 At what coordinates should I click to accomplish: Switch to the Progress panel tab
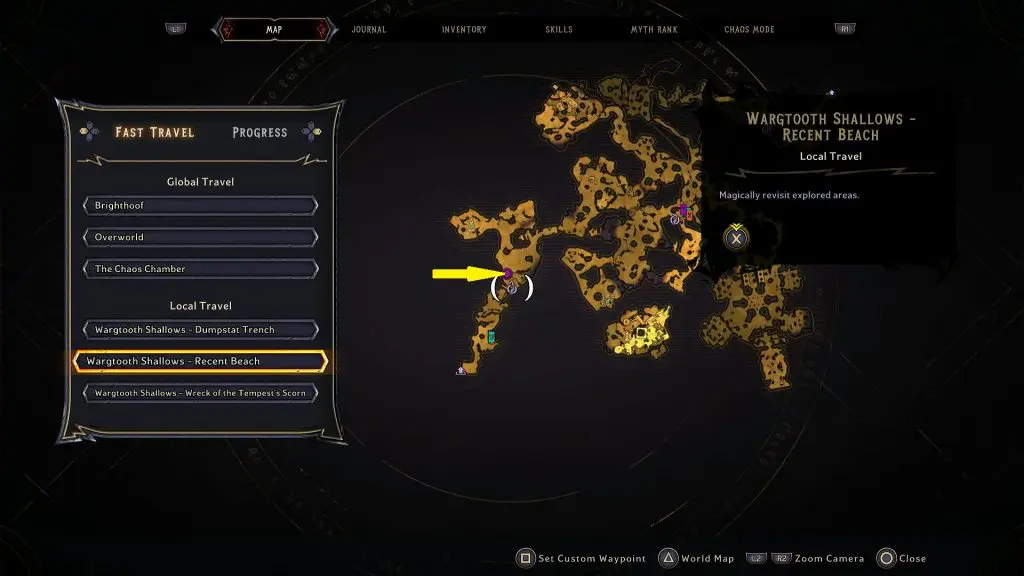[x=259, y=132]
